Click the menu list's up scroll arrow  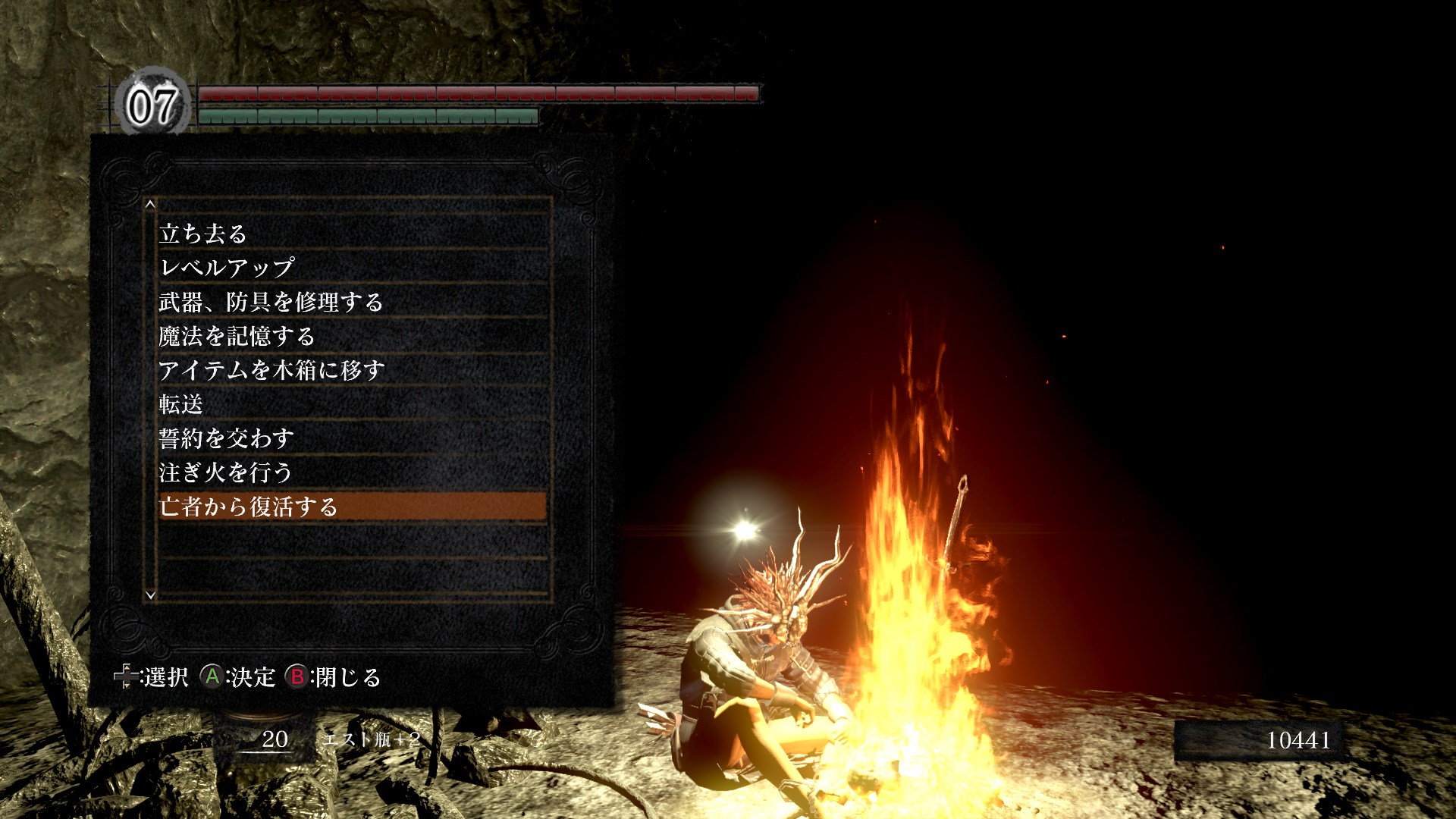click(x=150, y=204)
